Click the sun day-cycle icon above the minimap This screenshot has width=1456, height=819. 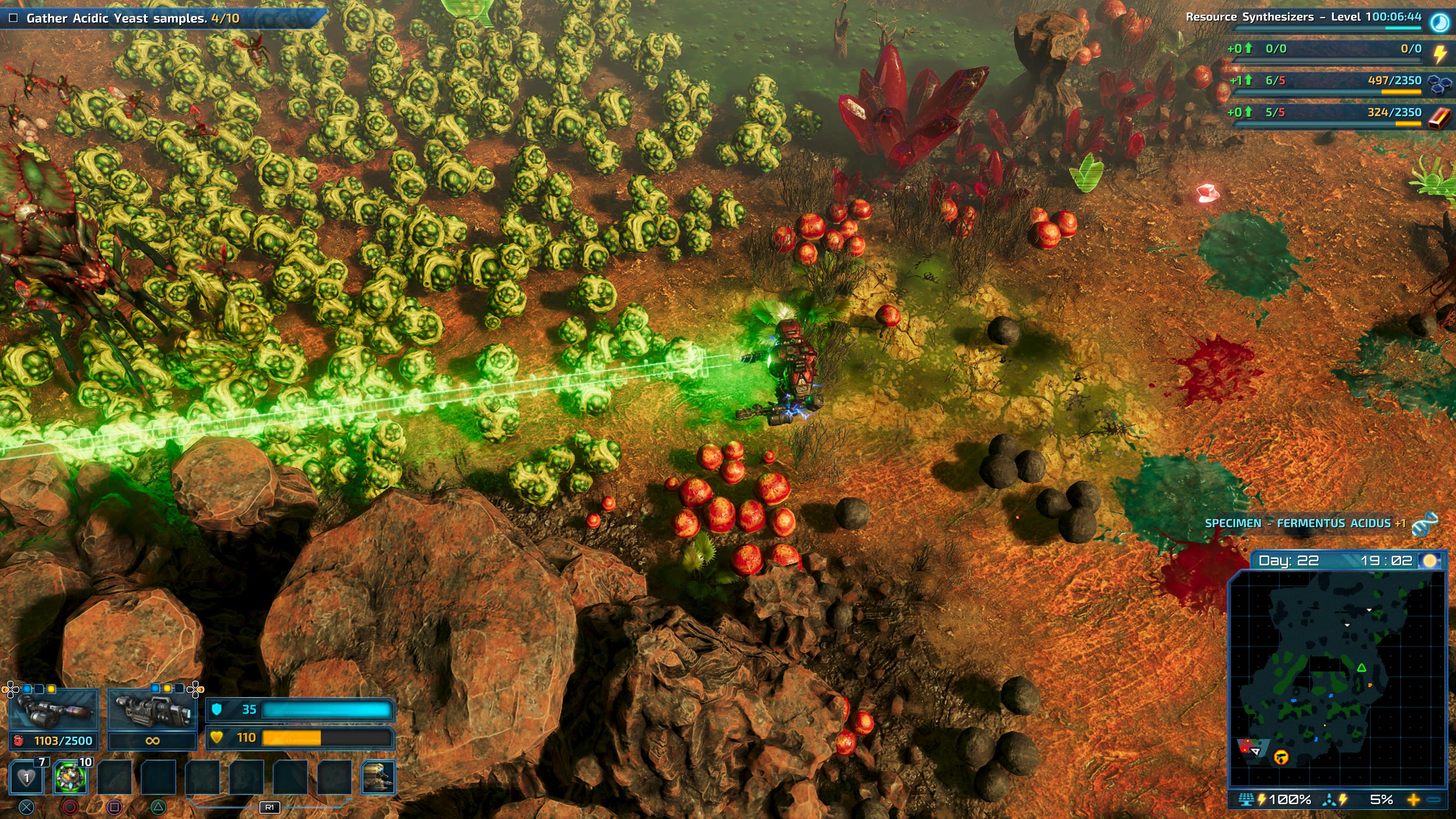[1430, 561]
